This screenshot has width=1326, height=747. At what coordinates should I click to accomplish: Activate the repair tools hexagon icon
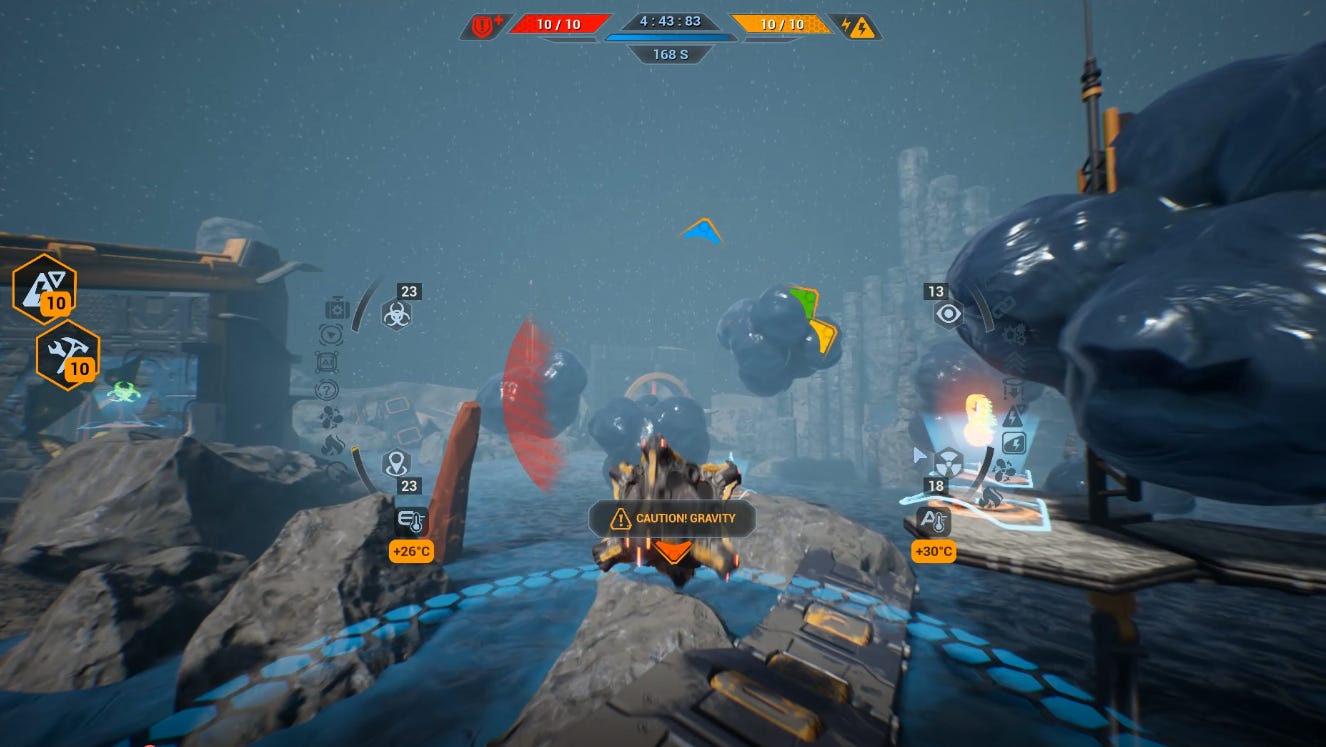(x=68, y=354)
